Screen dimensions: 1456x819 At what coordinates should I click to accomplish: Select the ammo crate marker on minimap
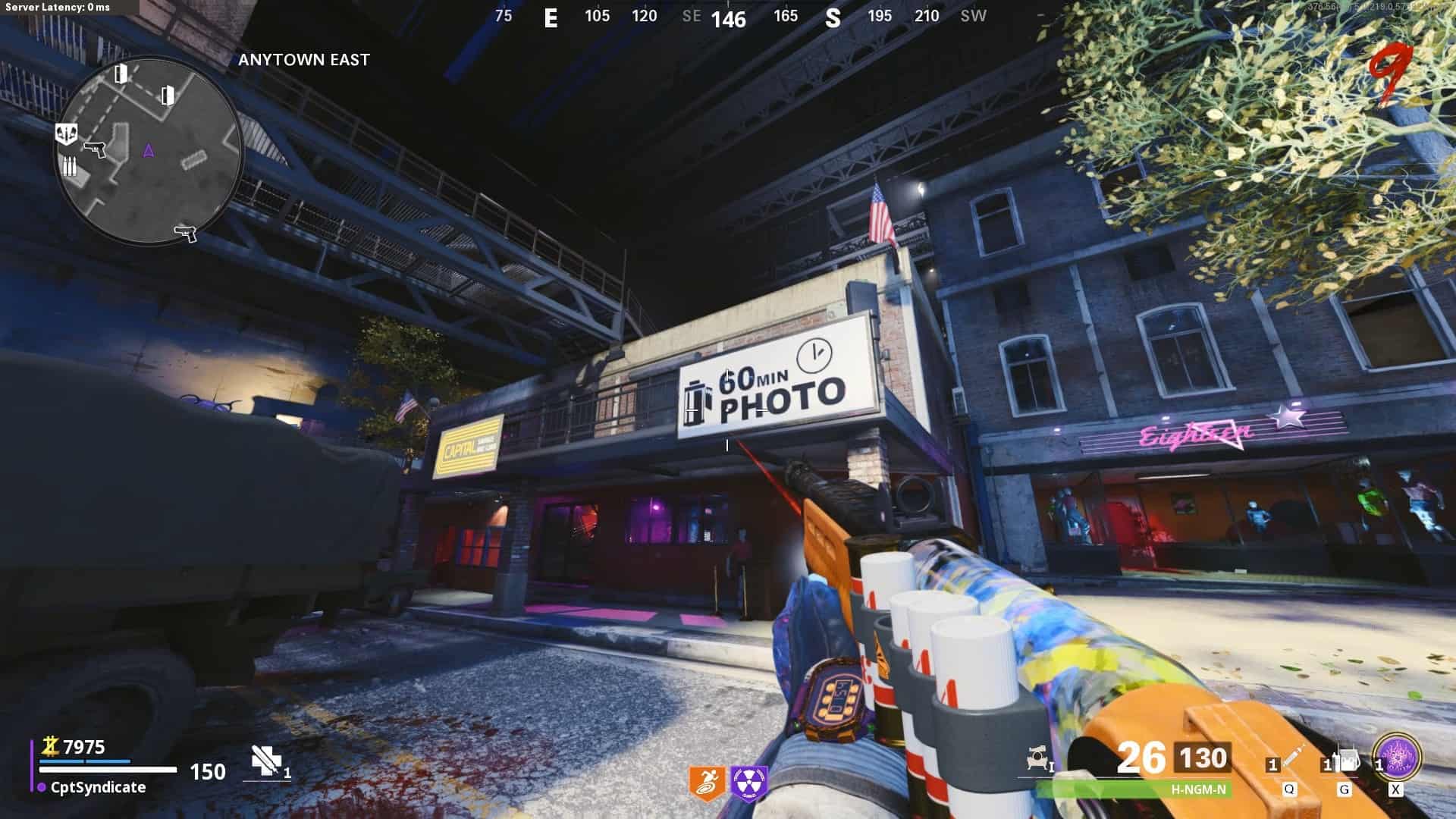pos(69,166)
